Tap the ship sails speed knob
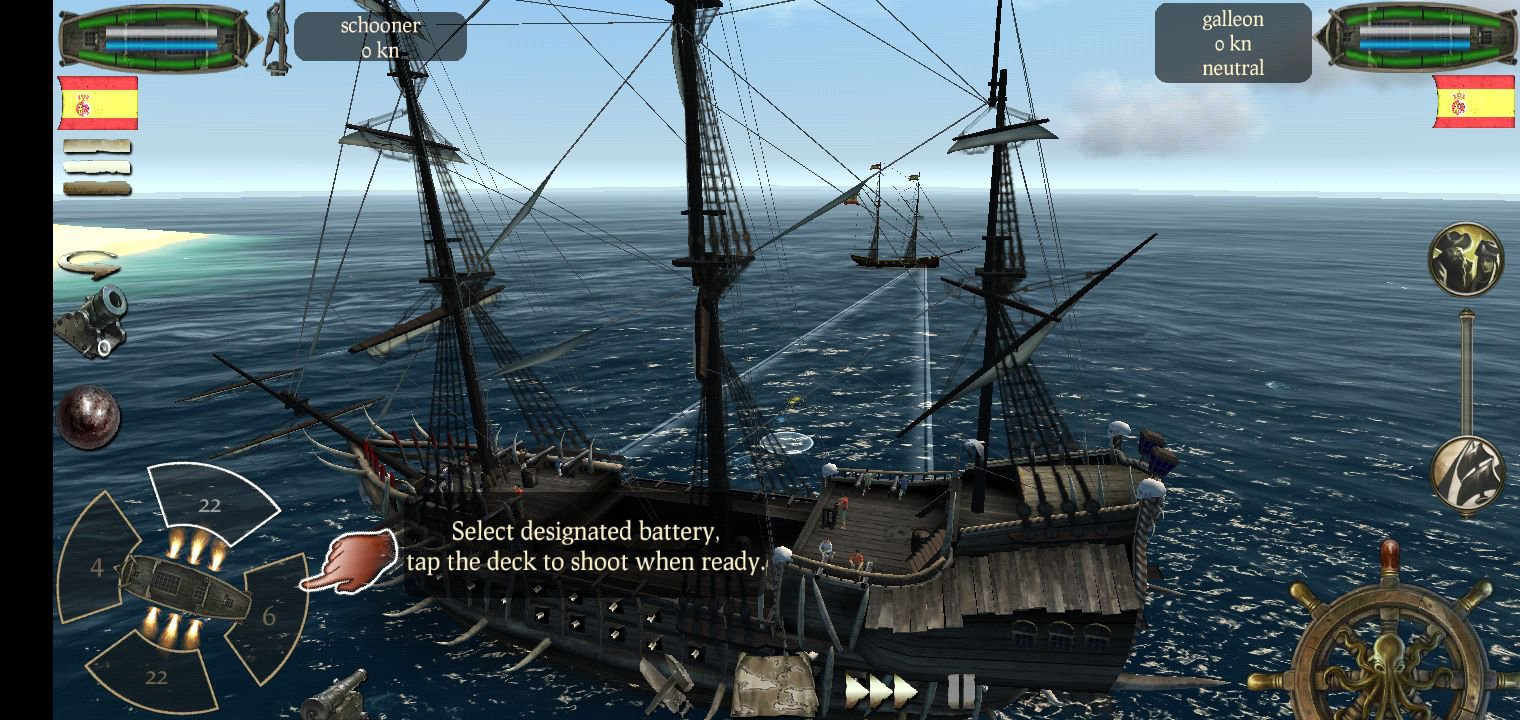This screenshot has width=1520, height=720. click(1466, 474)
